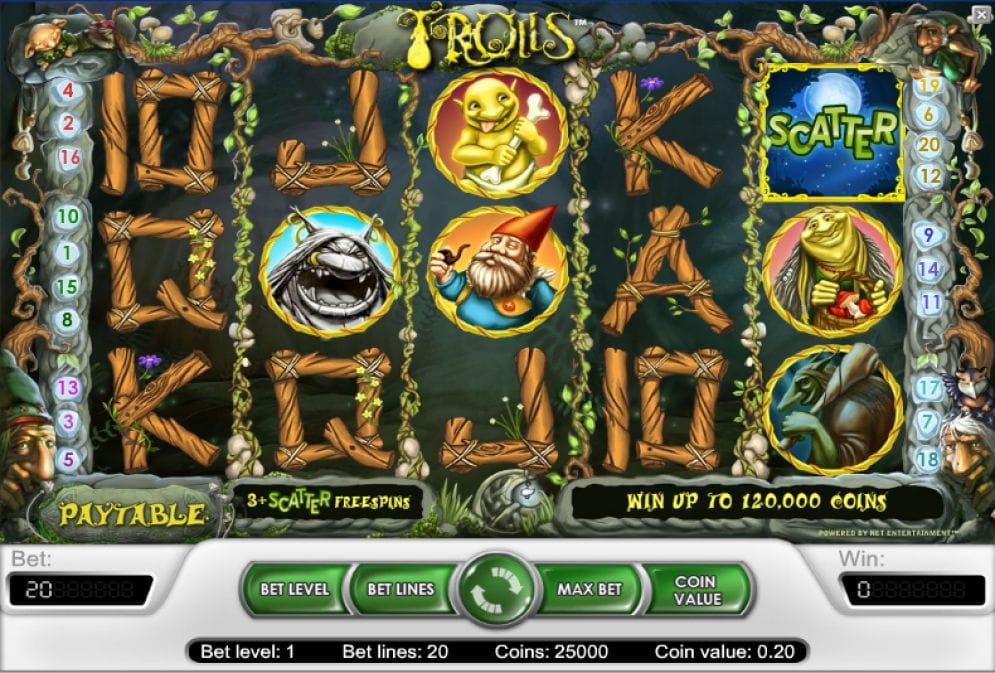
Task: Close the game with the X button
Action: [980, 13]
